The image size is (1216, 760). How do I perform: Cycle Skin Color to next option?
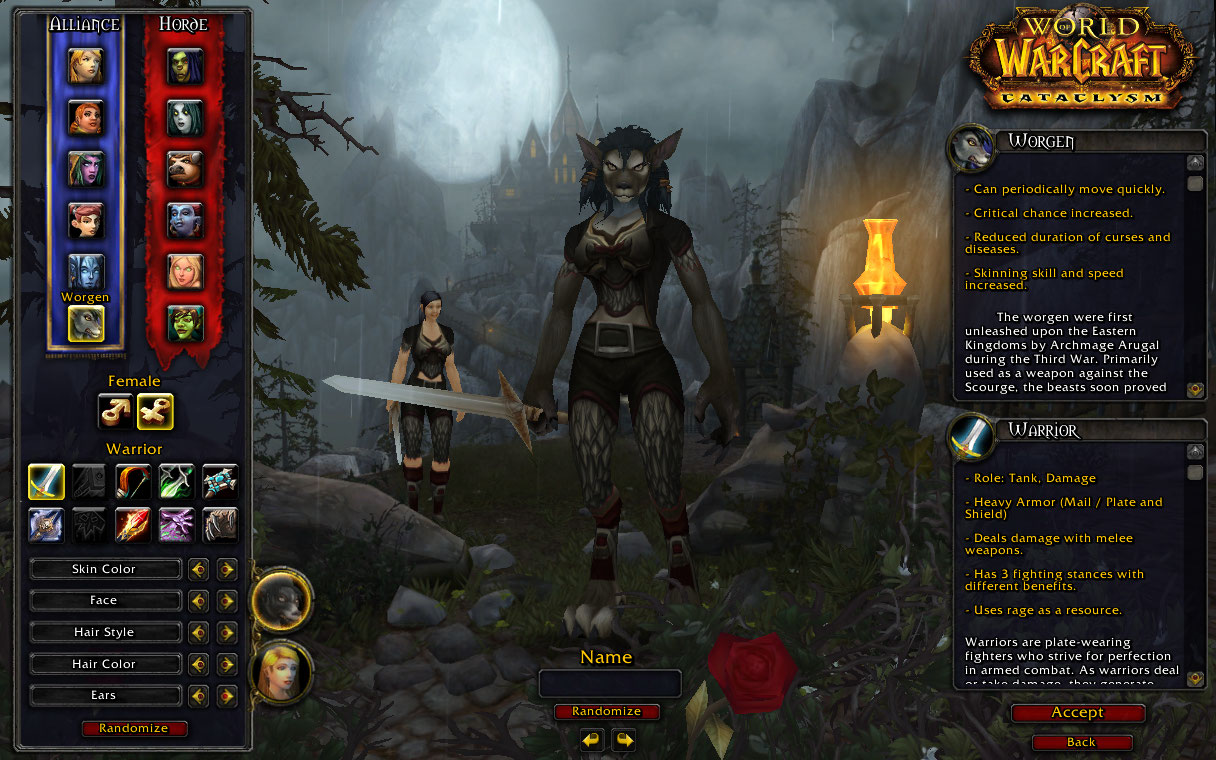coord(227,569)
